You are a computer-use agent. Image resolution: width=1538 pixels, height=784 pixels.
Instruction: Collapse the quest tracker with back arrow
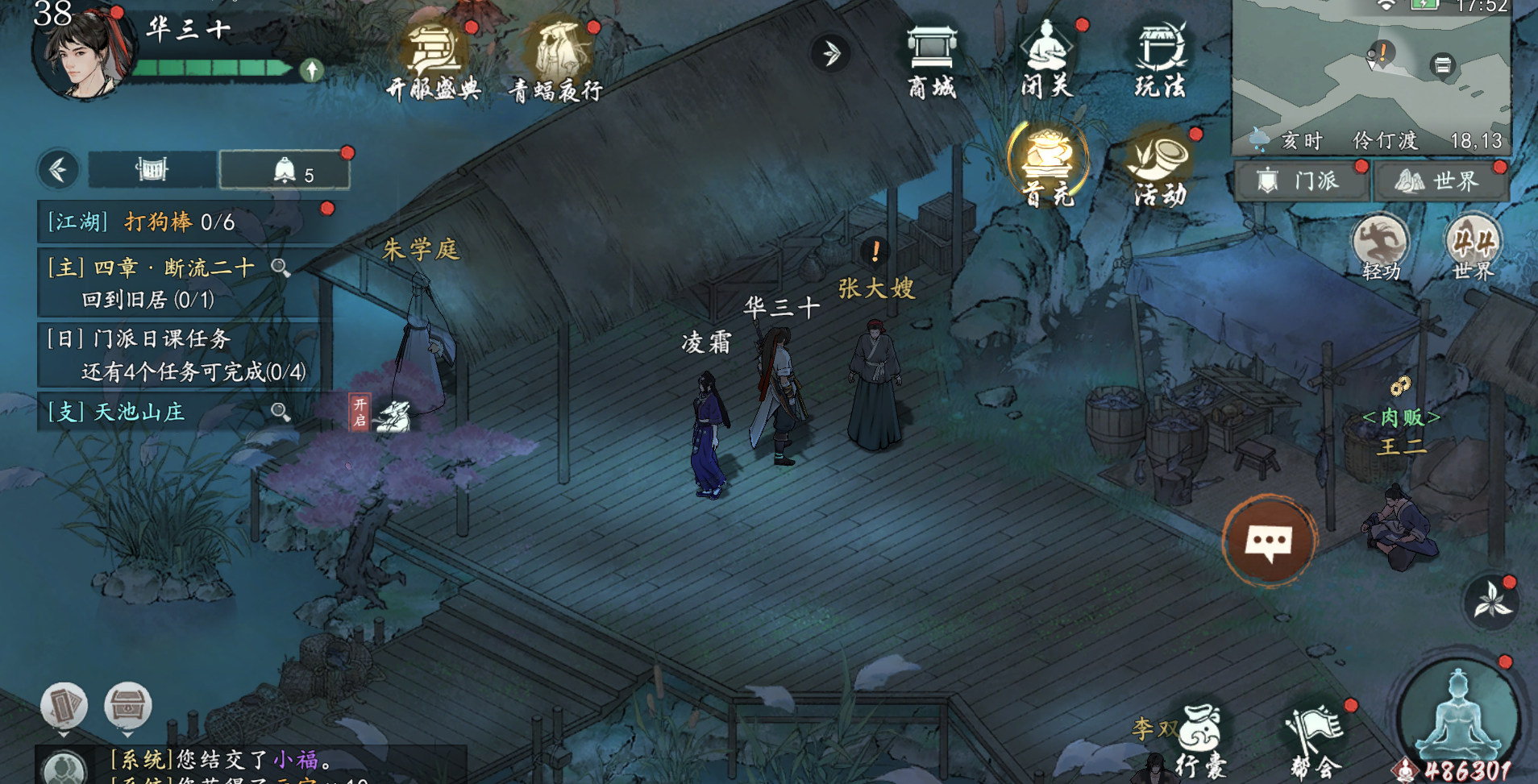[x=58, y=170]
